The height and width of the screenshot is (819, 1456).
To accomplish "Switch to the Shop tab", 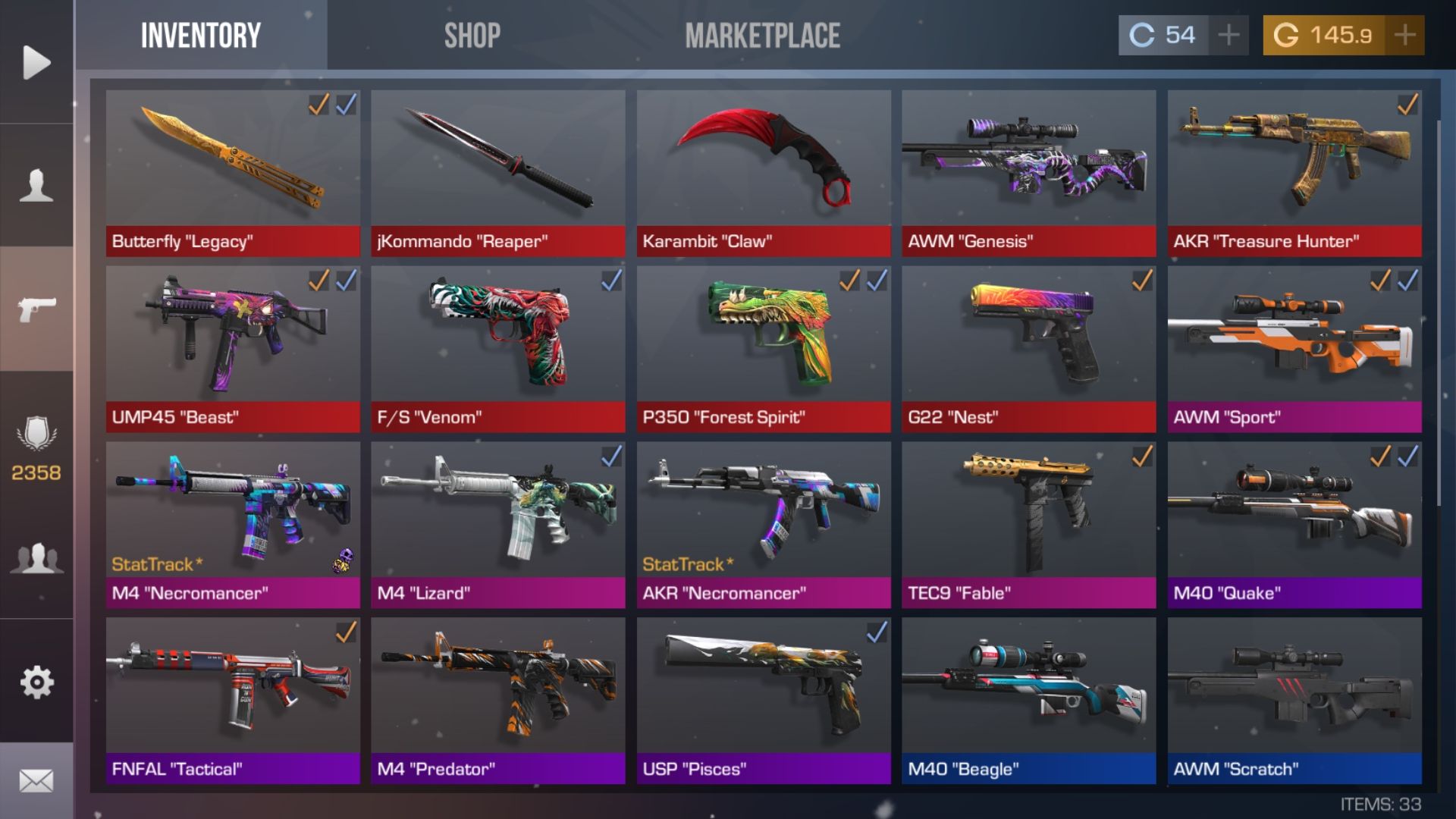I will [x=472, y=33].
